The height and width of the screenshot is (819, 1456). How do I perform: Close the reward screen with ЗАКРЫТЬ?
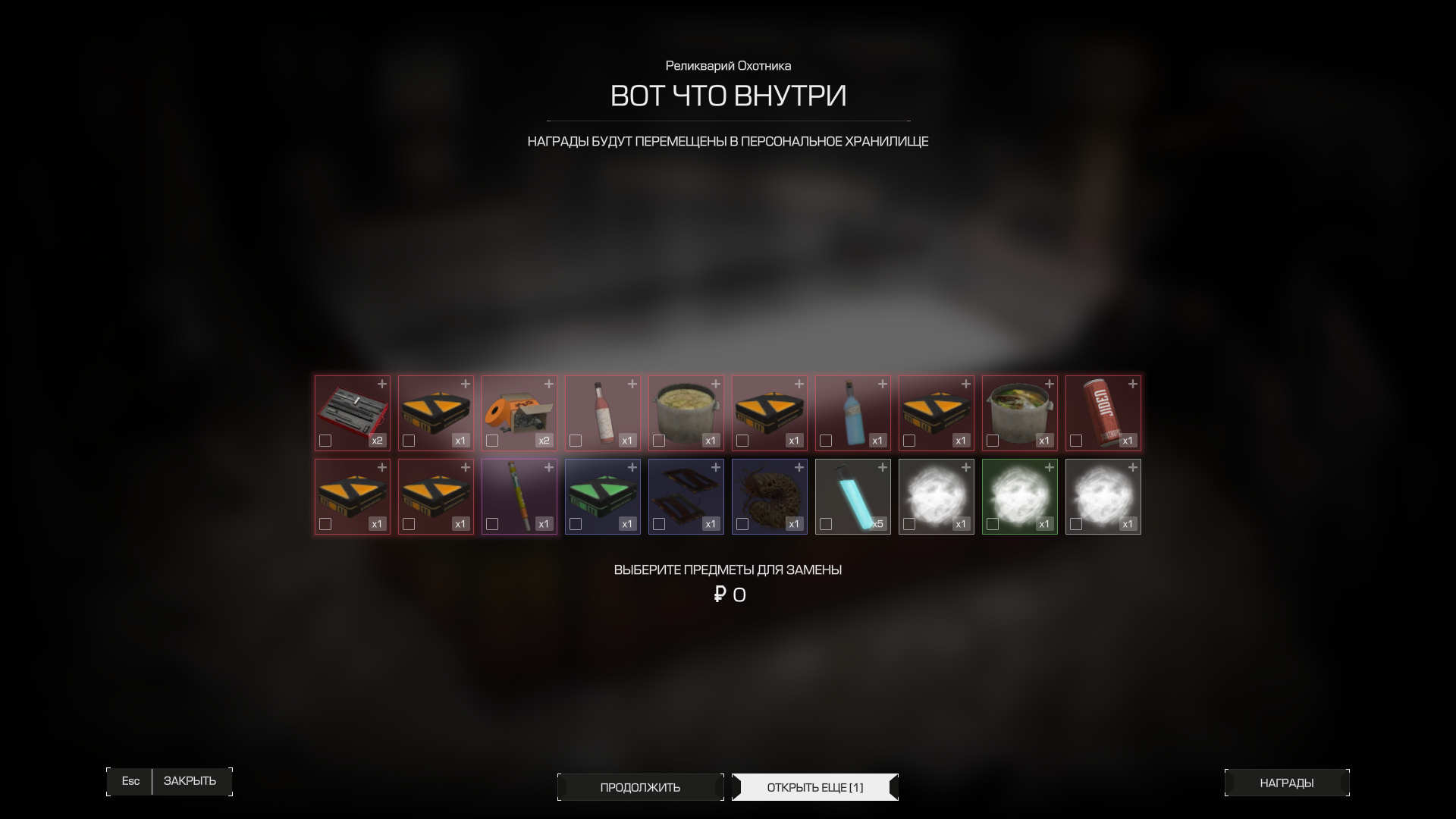click(190, 781)
